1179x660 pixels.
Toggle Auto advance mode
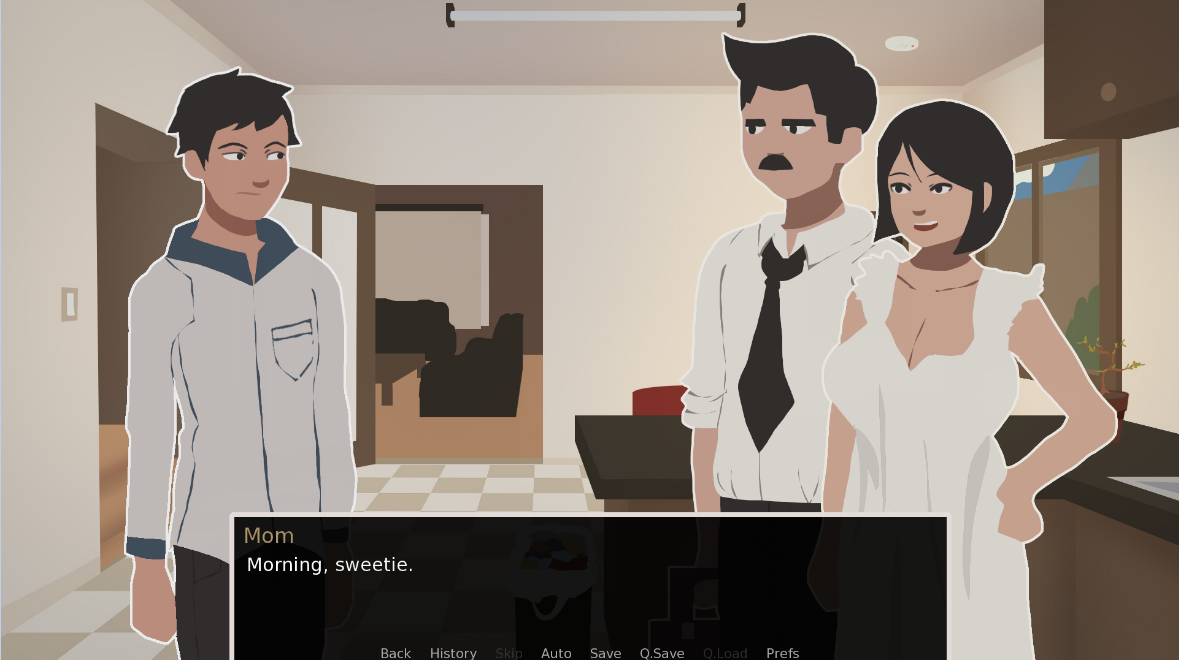tap(556, 653)
